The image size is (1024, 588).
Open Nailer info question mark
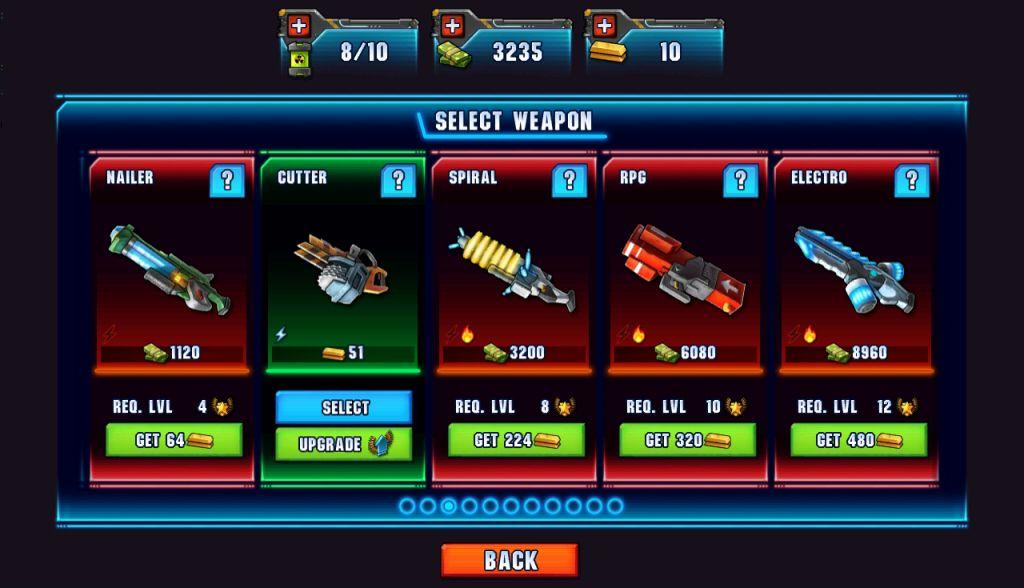[x=227, y=180]
